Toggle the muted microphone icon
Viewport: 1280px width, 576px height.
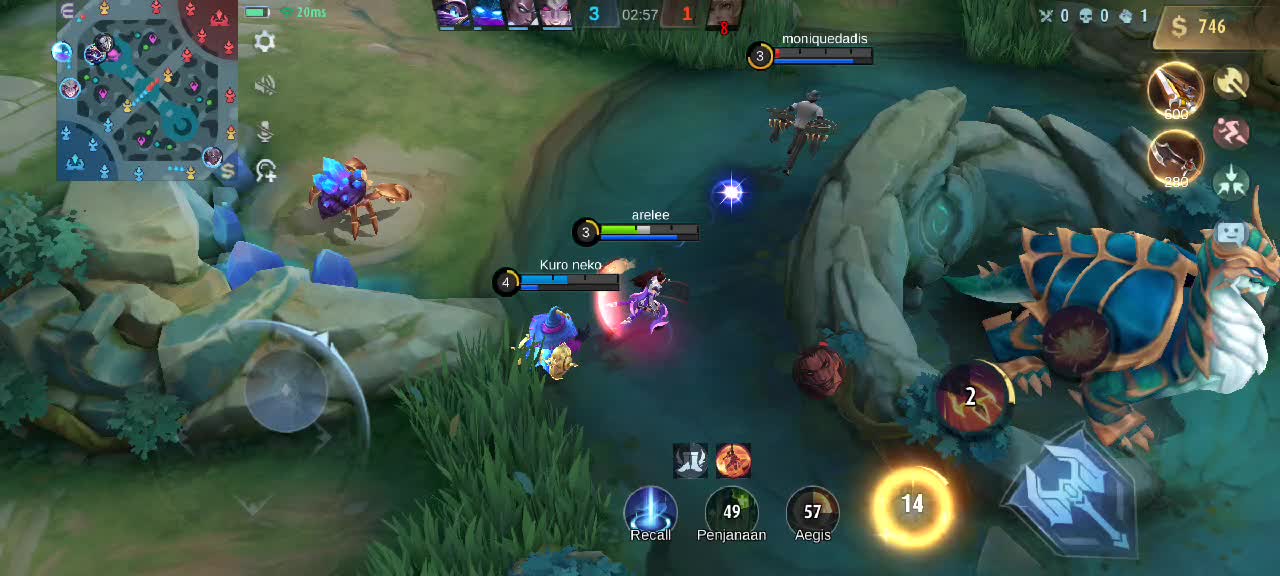(x=265, y=130)
